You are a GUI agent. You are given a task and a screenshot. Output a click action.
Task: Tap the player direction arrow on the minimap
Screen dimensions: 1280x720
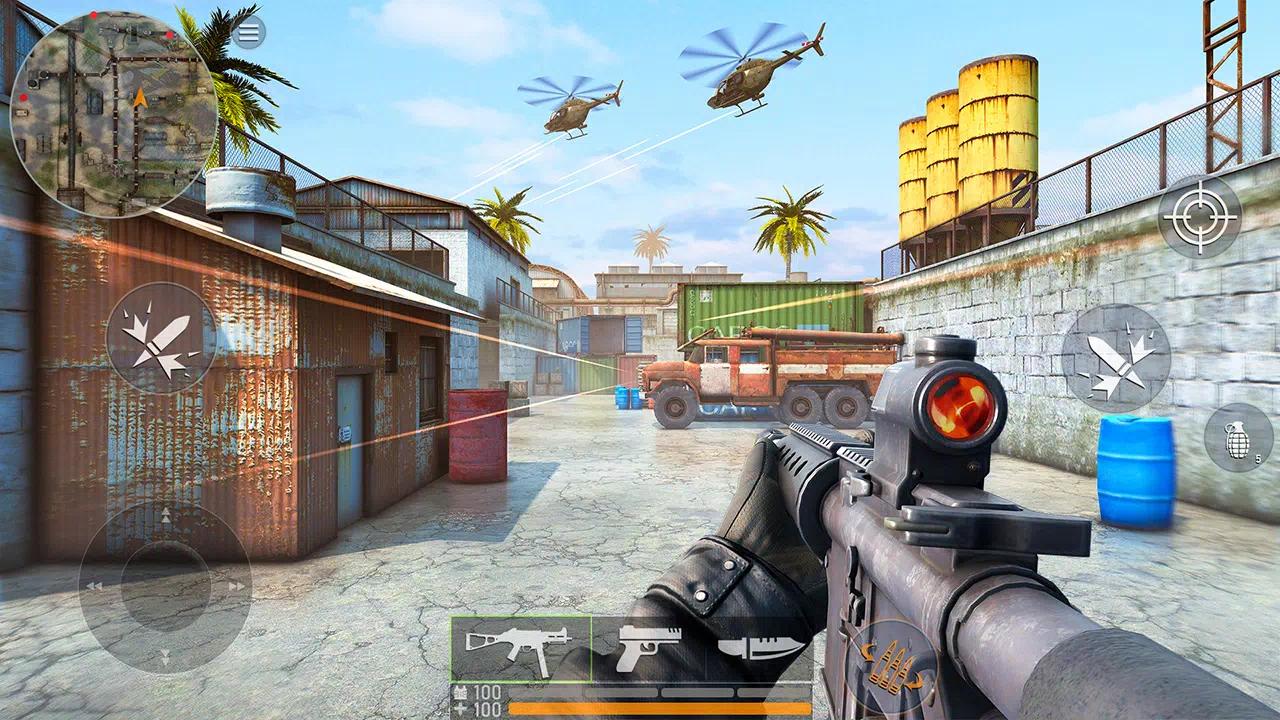[x=139, y=97]
